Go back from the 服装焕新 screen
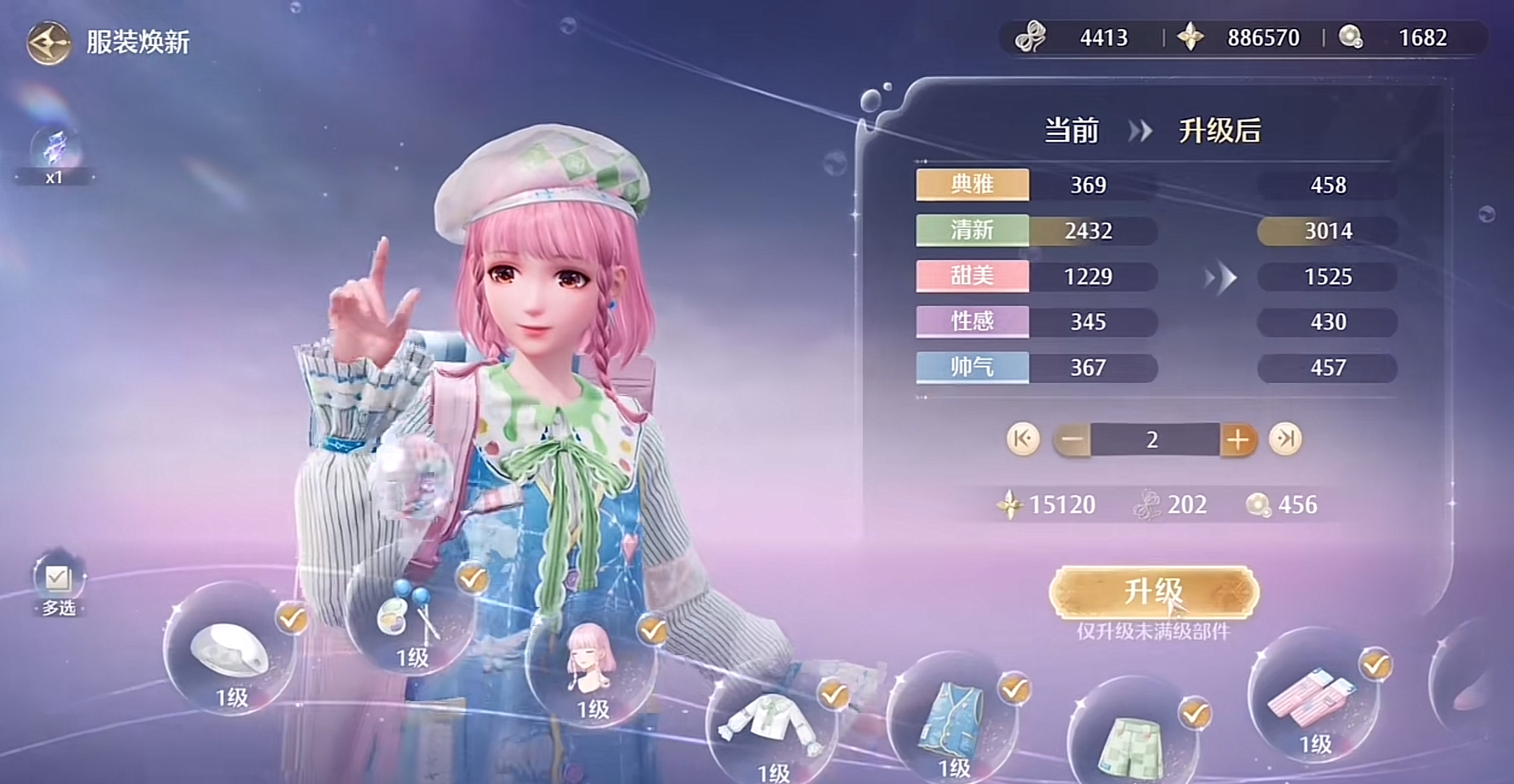 pos(49,43)
